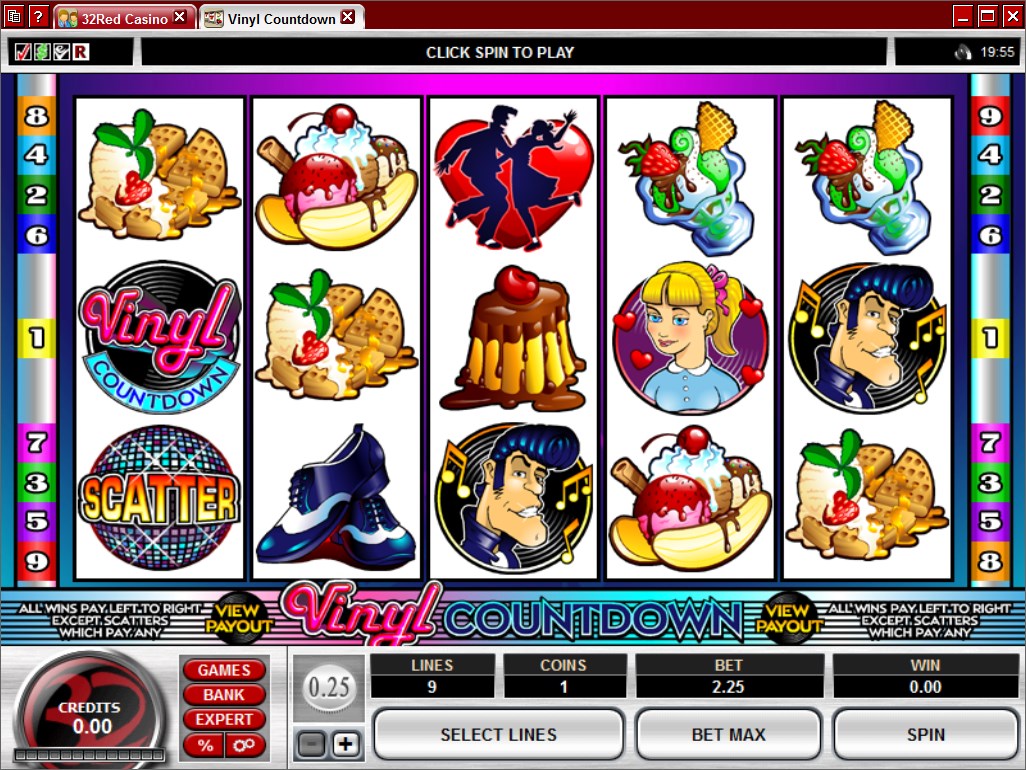Minimize the casino window

coord(963,16)
